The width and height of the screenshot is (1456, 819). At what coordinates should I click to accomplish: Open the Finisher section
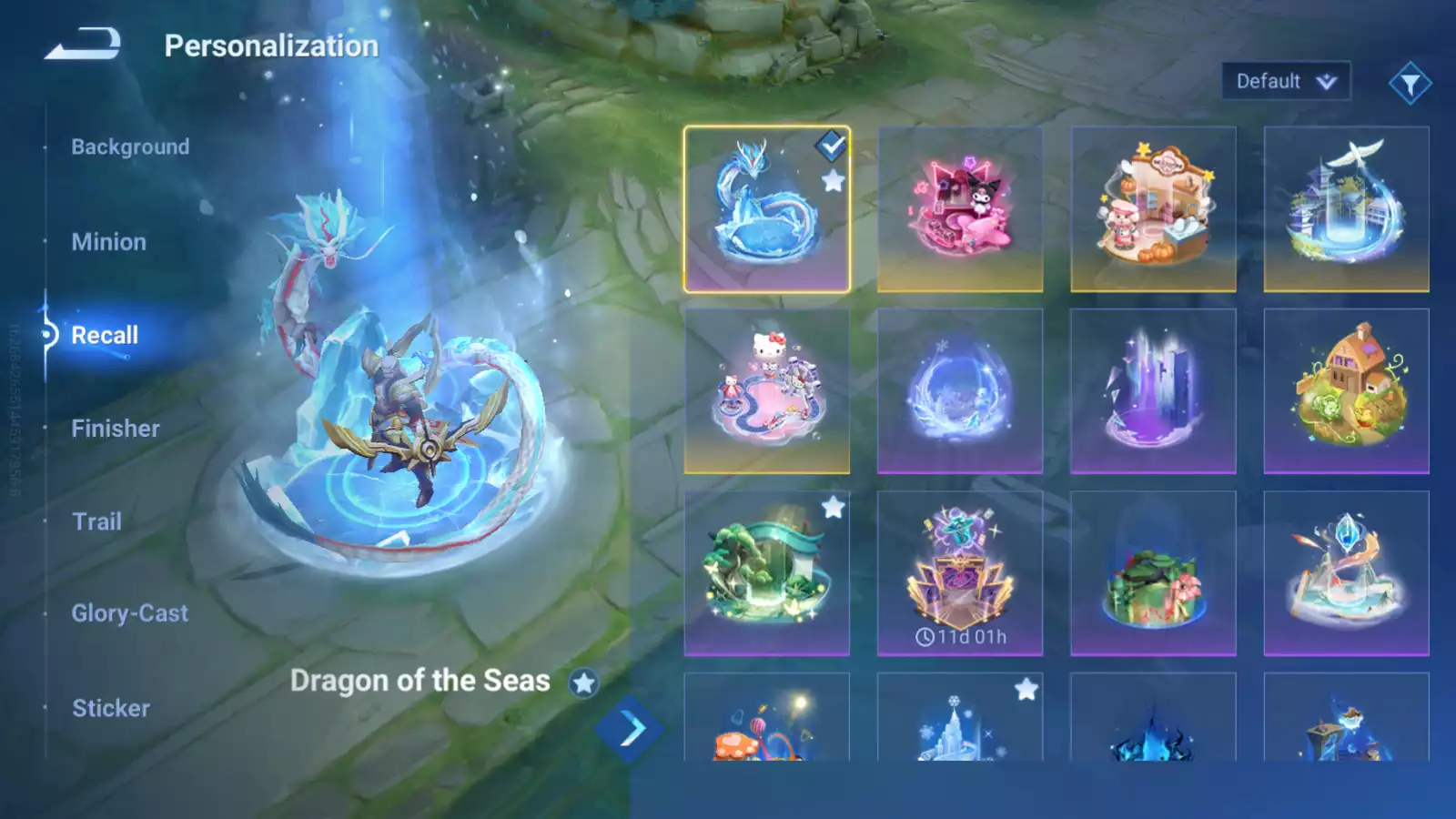[x=115, y=428]
